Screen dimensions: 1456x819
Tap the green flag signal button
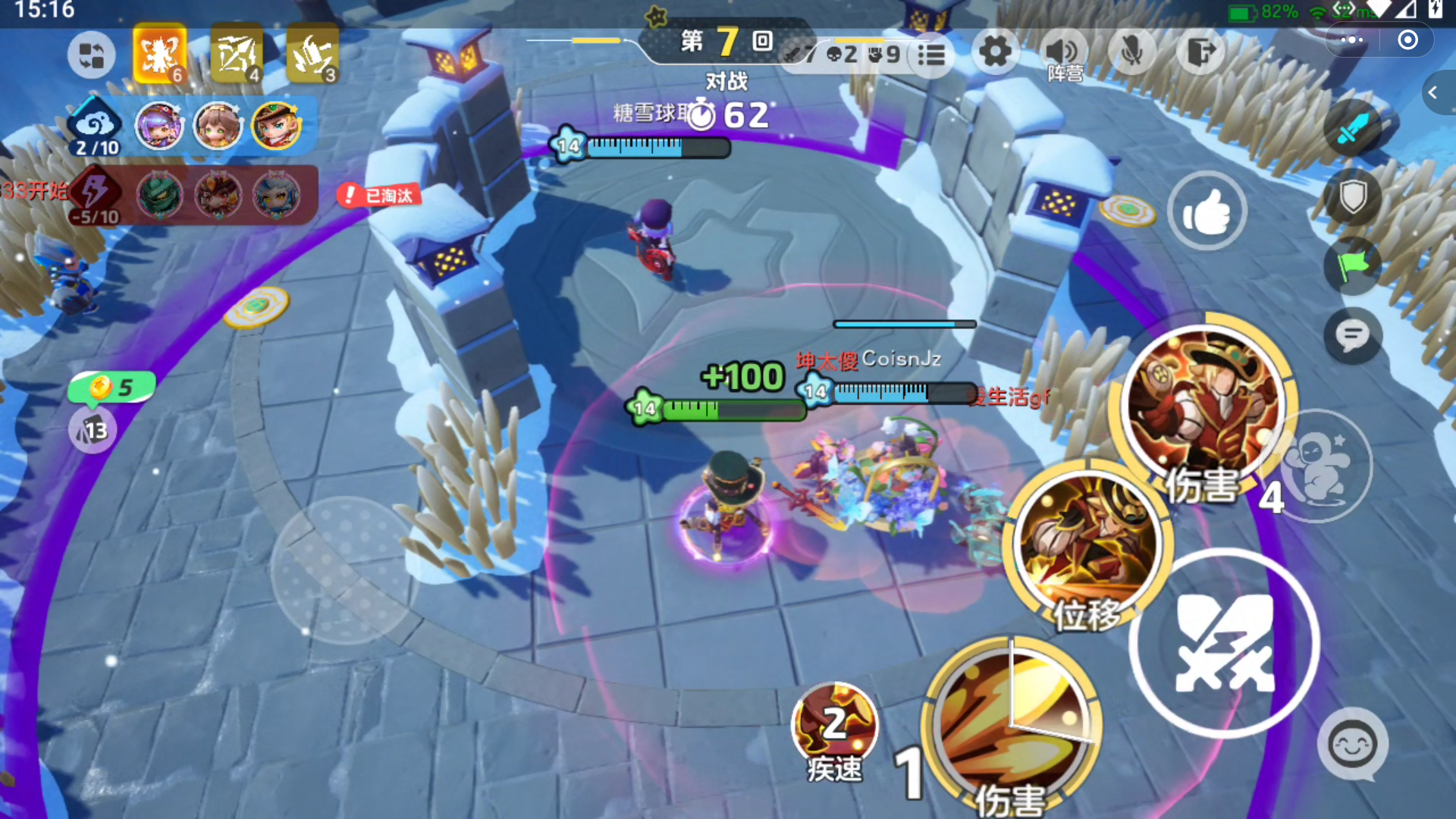coord(1352,265)
